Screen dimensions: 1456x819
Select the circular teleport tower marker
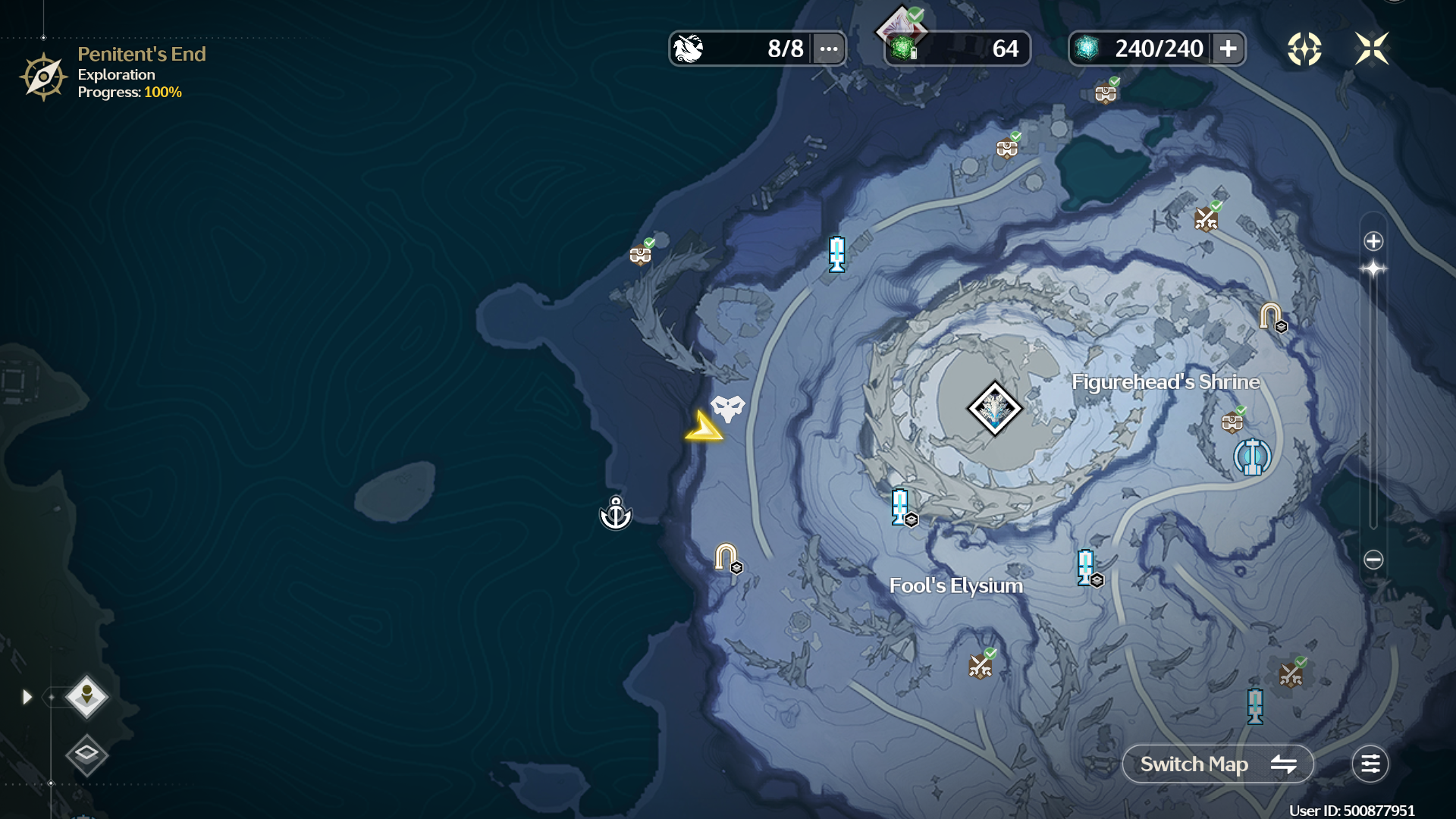tap(1252, 457)
